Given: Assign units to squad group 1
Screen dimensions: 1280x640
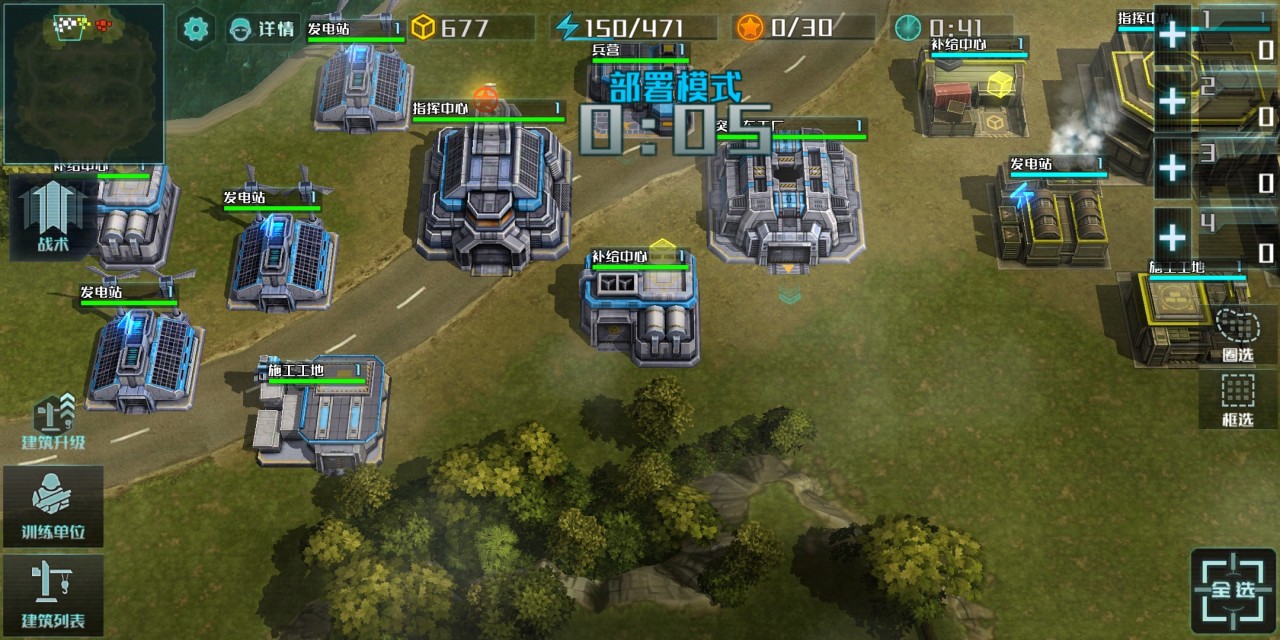Looking at the screenshot, I should pyautogui.click(x=1173, y=34).
